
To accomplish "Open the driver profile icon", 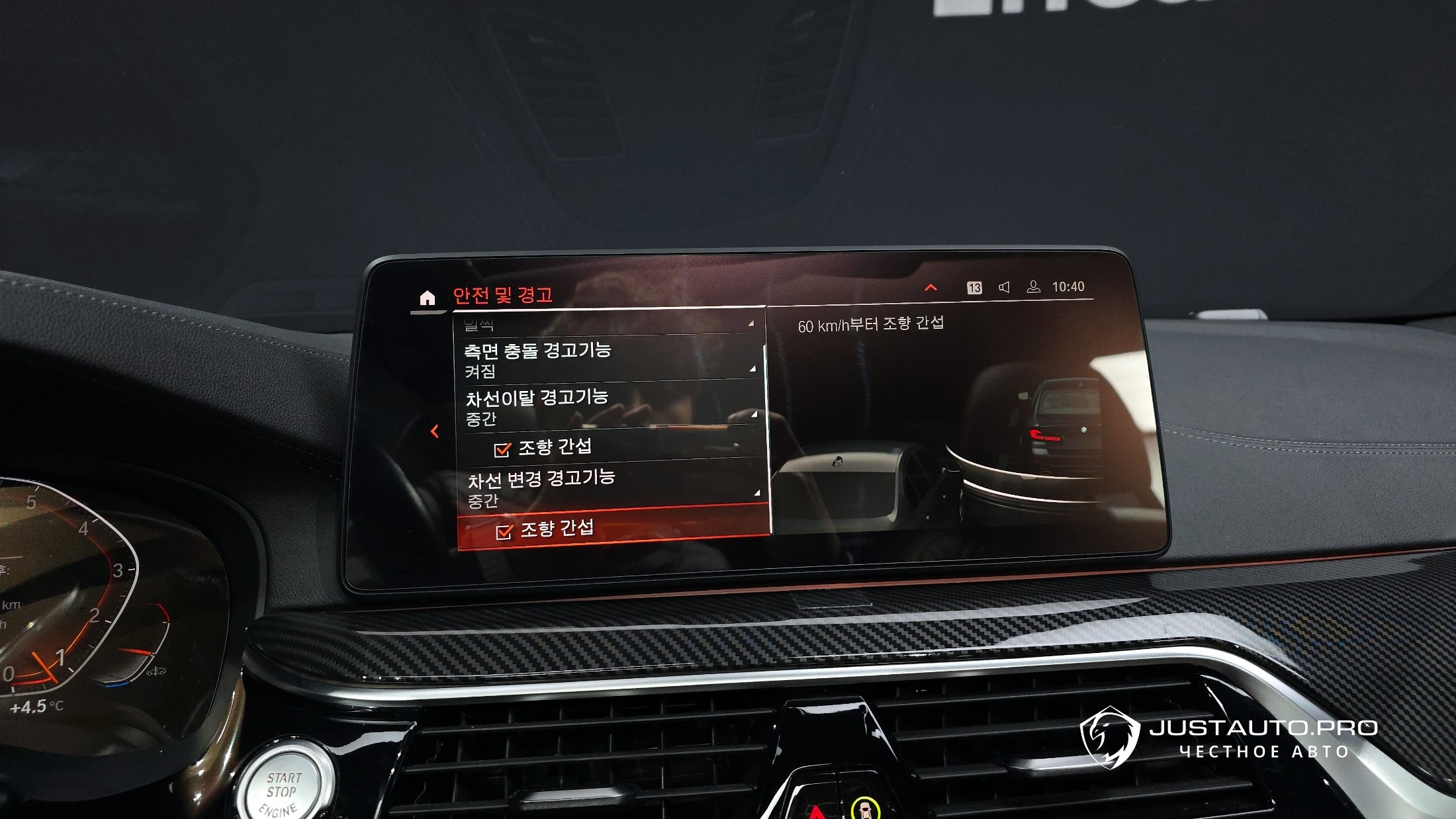I will (1033, 287).
